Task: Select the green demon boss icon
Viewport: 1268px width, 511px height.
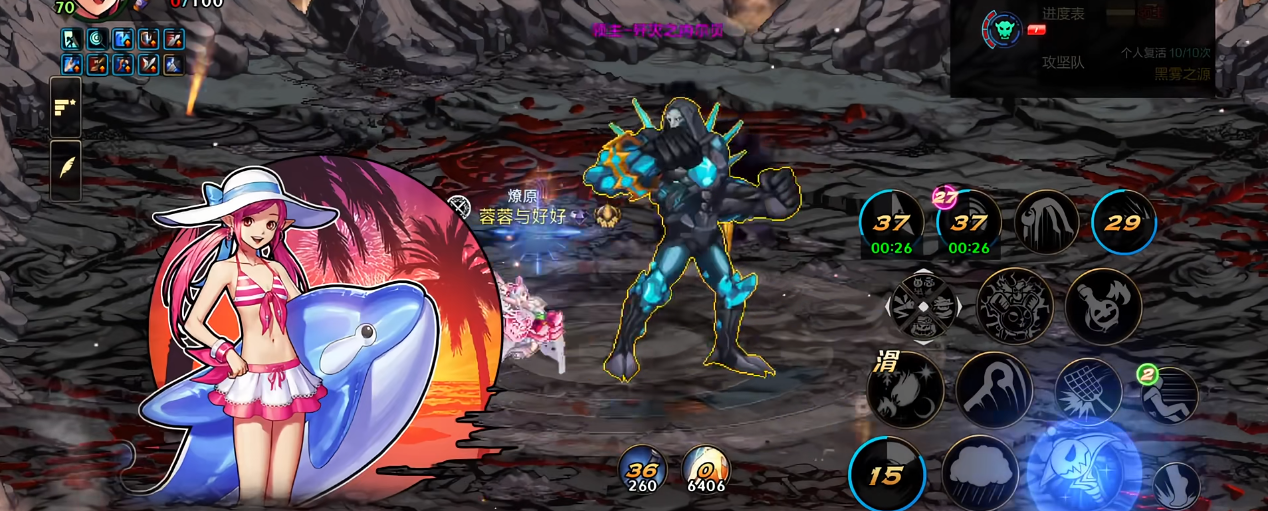Action: tap(1001, 30)
